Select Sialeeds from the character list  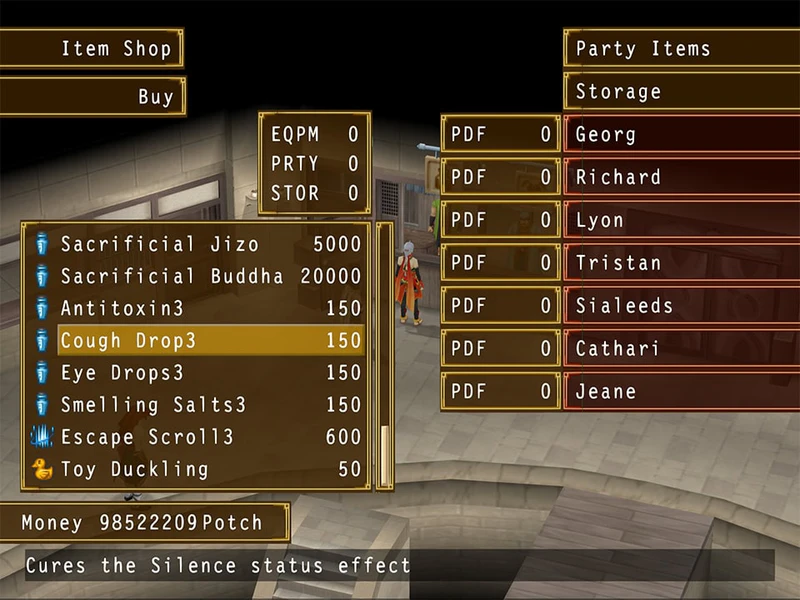[680, 306]
